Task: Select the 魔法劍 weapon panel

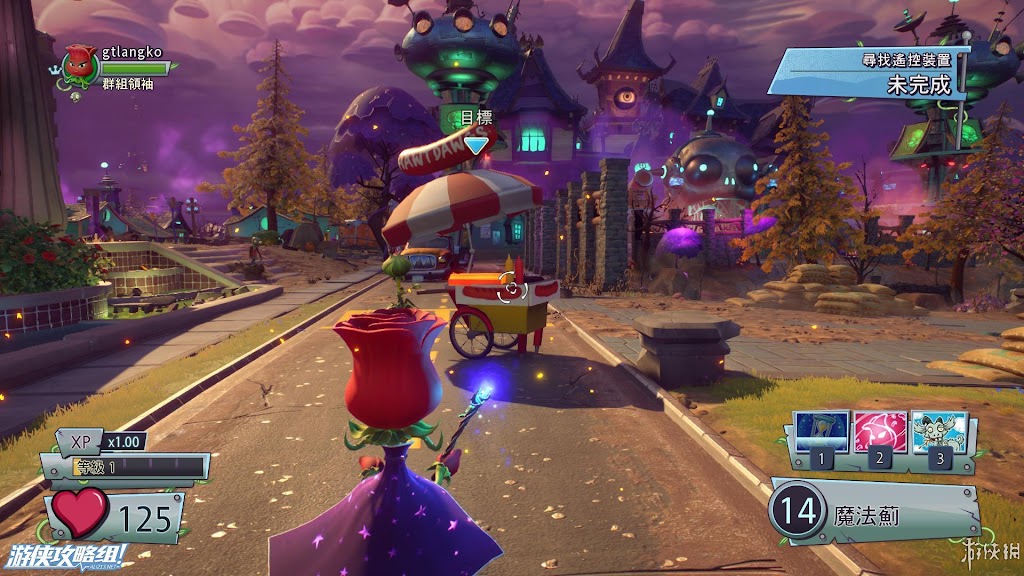Action: pyautogui.click(x=873, y=513)
